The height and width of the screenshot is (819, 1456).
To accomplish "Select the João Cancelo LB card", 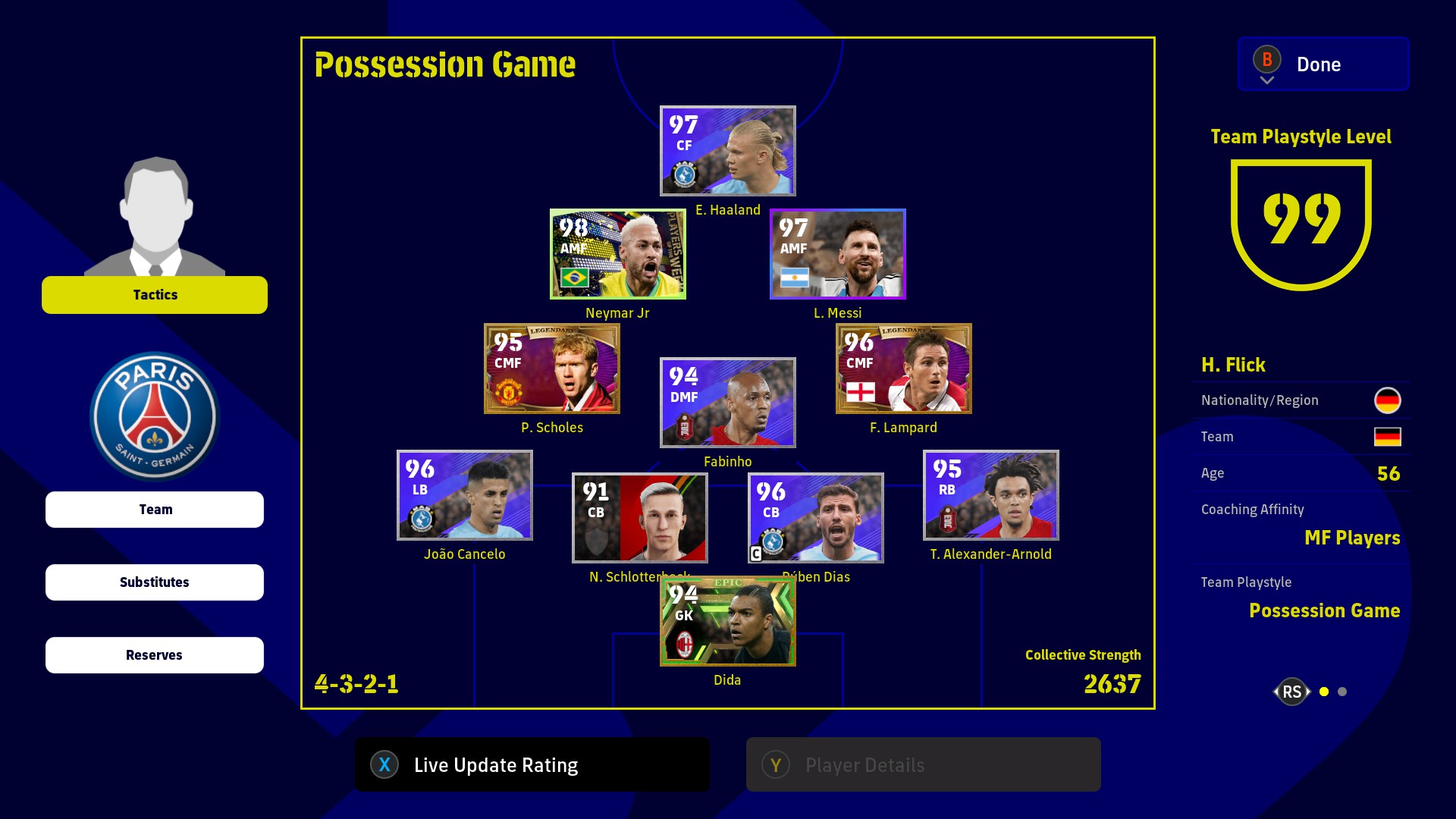I will tap(464, 495).
